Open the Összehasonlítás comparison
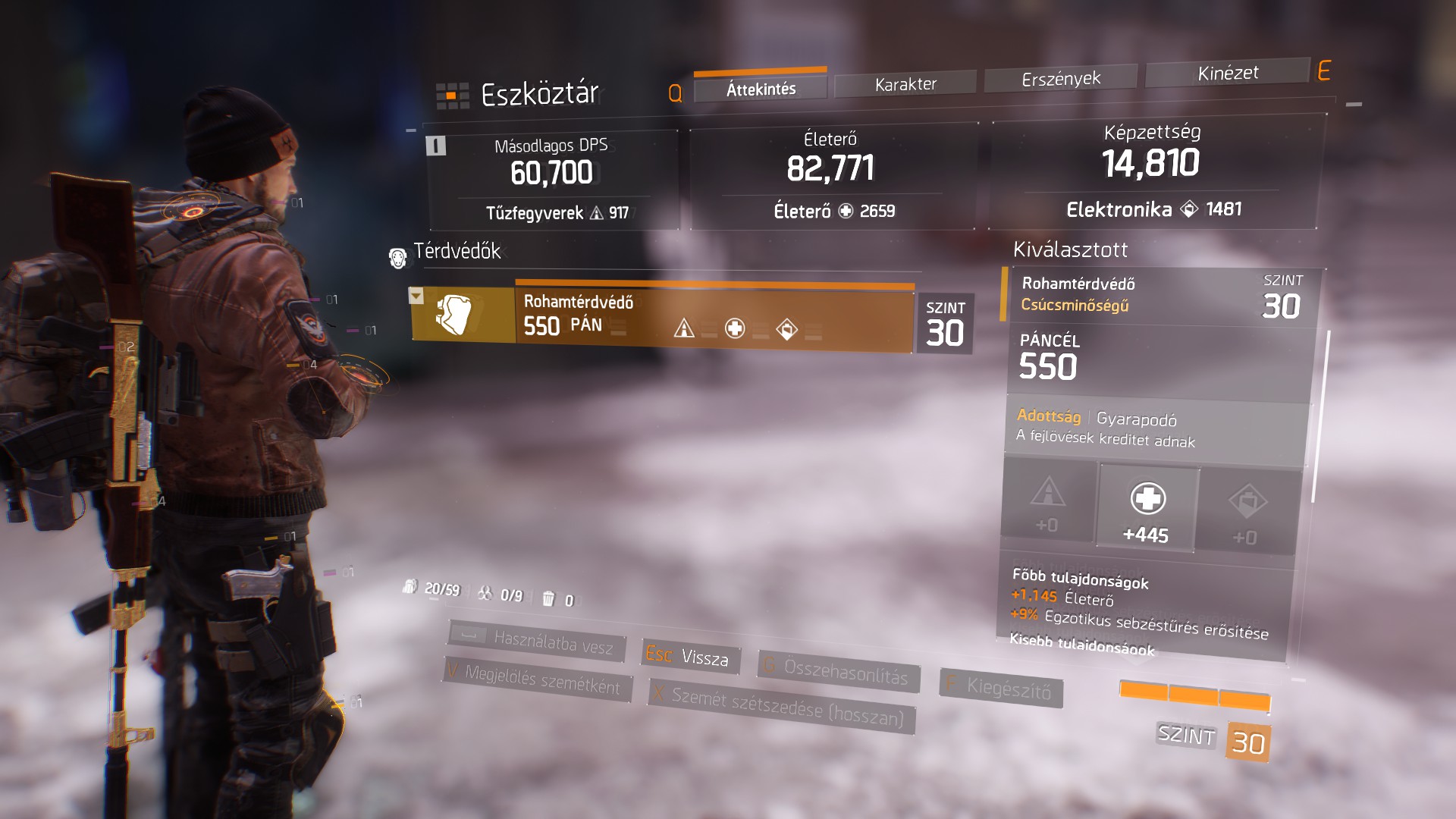The image size is (1456, 819). pyautogui.click(x=839, y=670)
